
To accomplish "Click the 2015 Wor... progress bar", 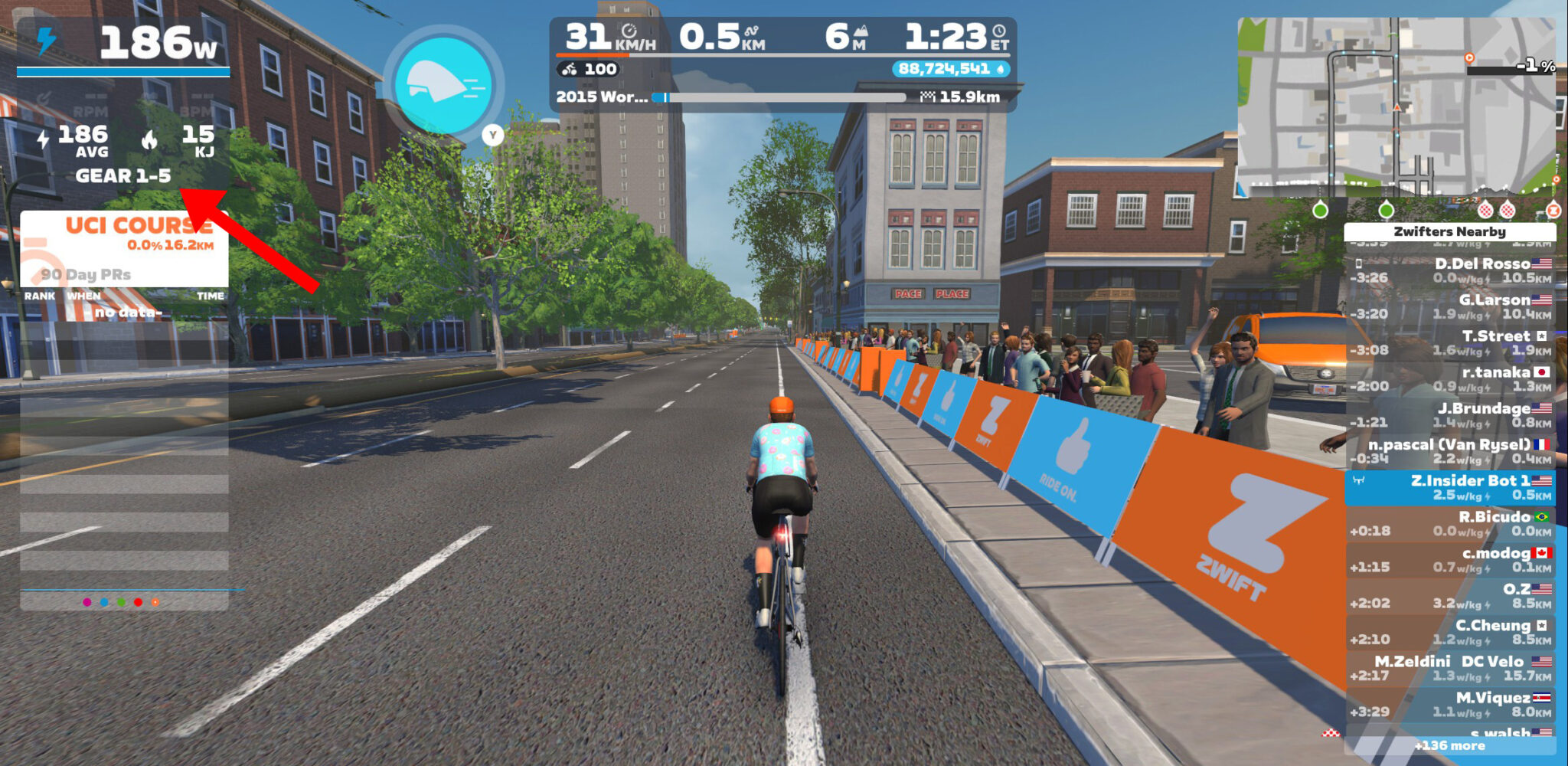I will pyautogui.click(x=781, y=98).
